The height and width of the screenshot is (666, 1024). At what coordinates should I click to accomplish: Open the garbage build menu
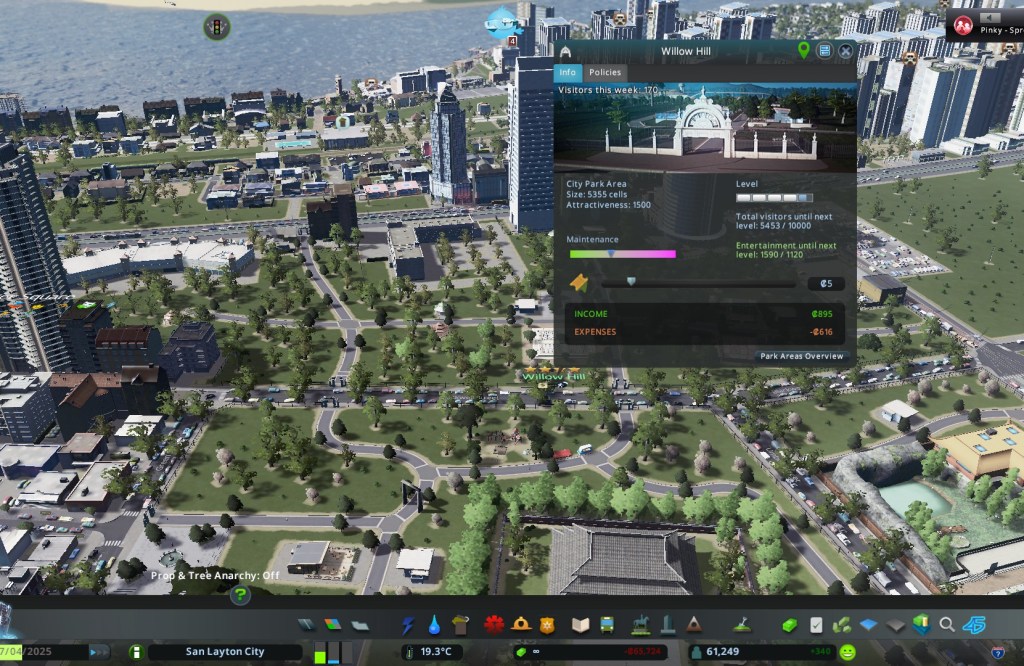click(459, 625)
